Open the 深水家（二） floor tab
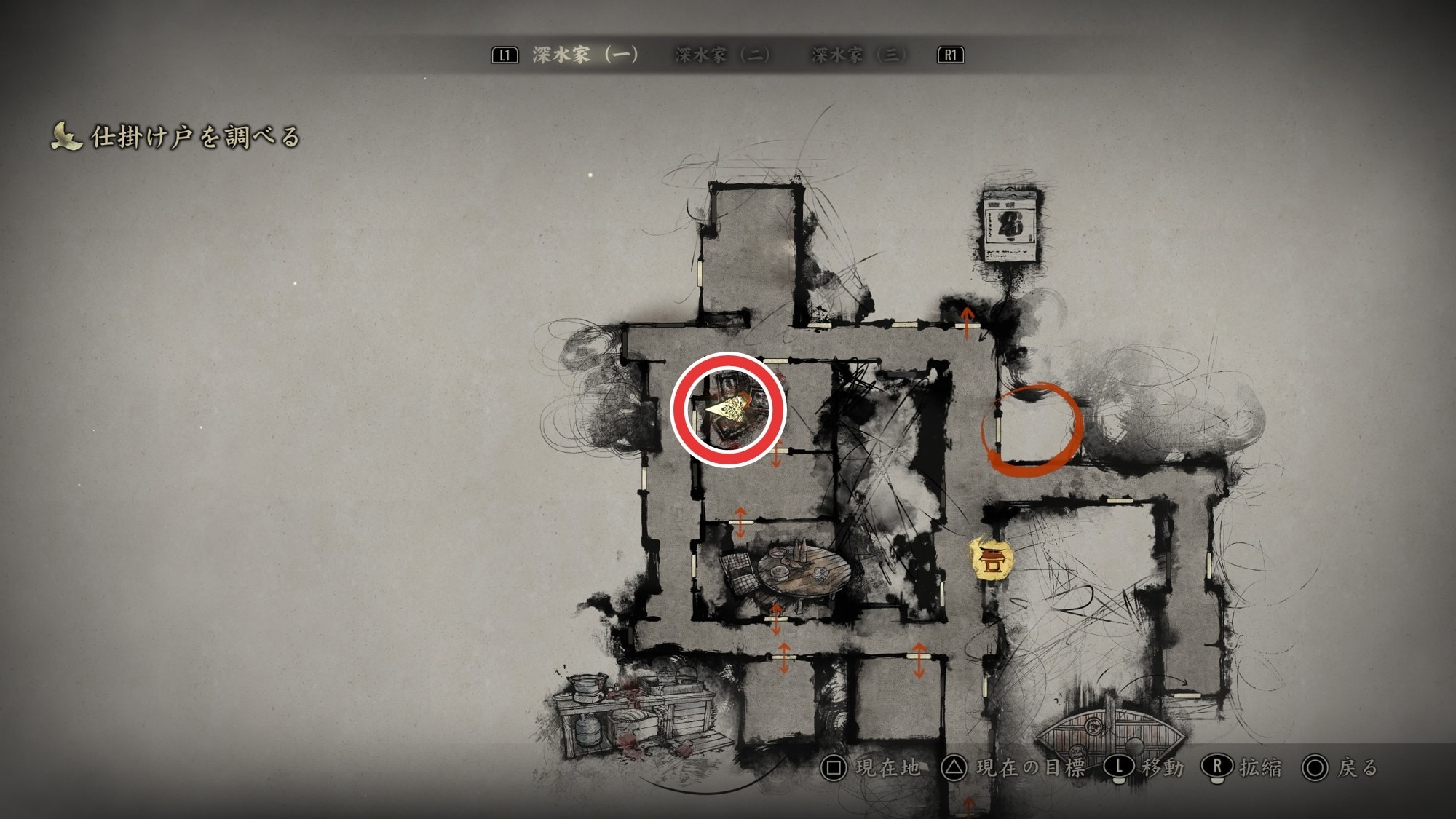This screenshot has width=1456, height=819. pyautogui.click(x=722, y=55)
